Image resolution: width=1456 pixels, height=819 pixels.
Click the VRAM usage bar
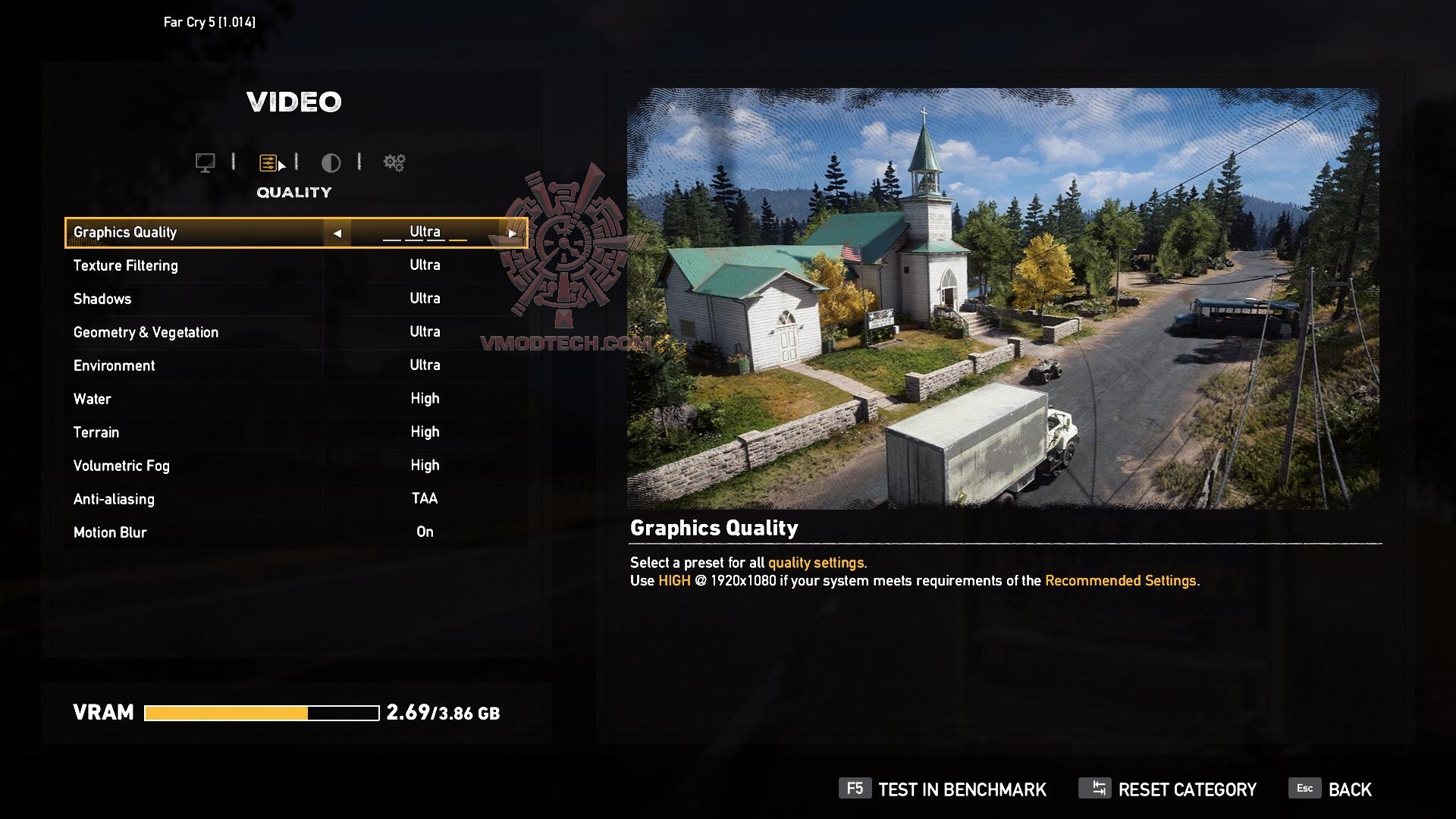pyautogui.click(x=262, y=712)
